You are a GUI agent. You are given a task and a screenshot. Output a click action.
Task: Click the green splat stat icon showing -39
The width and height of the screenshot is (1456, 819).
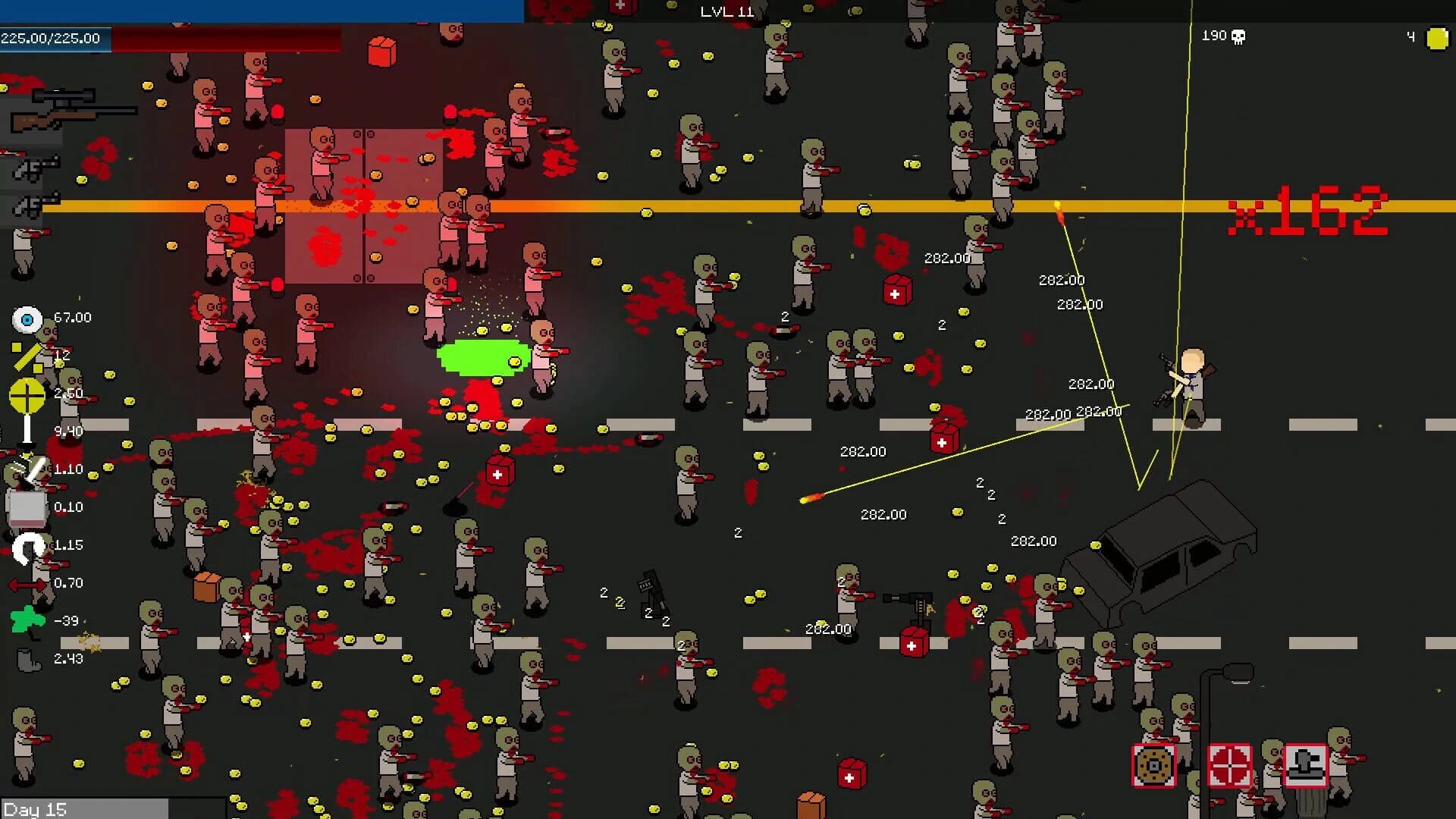tap(27, 619)
